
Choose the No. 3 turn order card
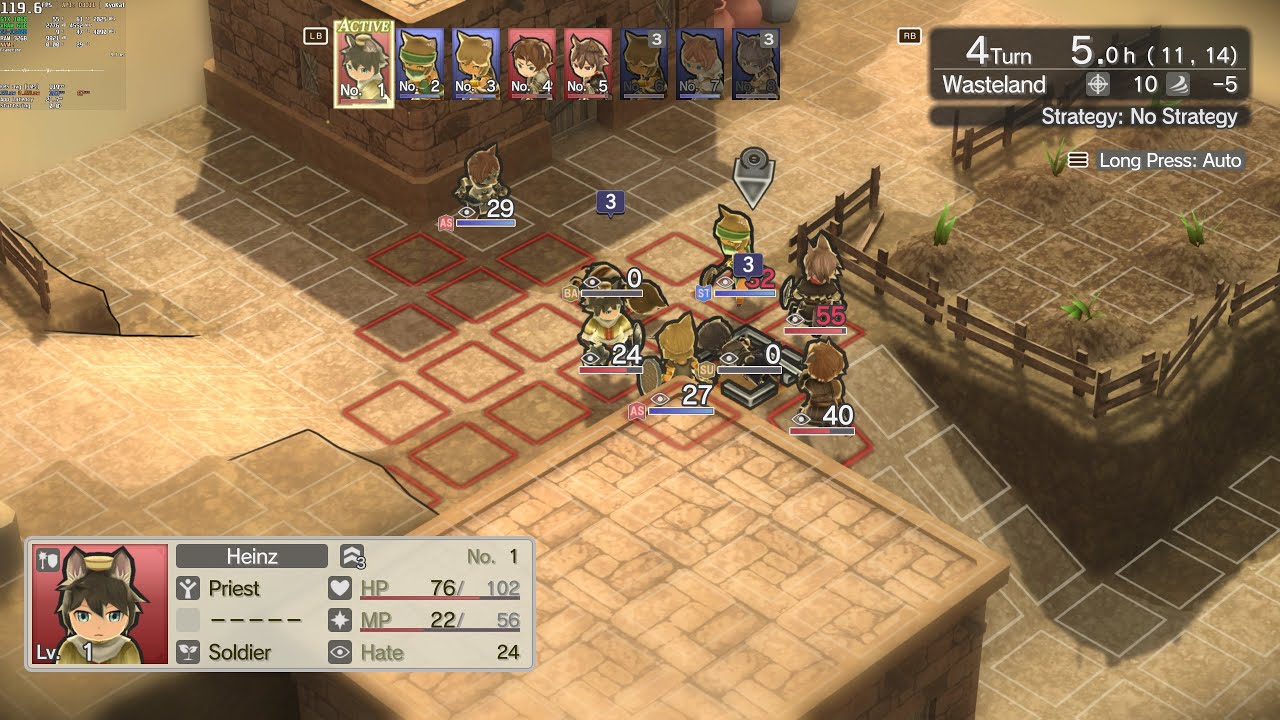pos(476,63)
